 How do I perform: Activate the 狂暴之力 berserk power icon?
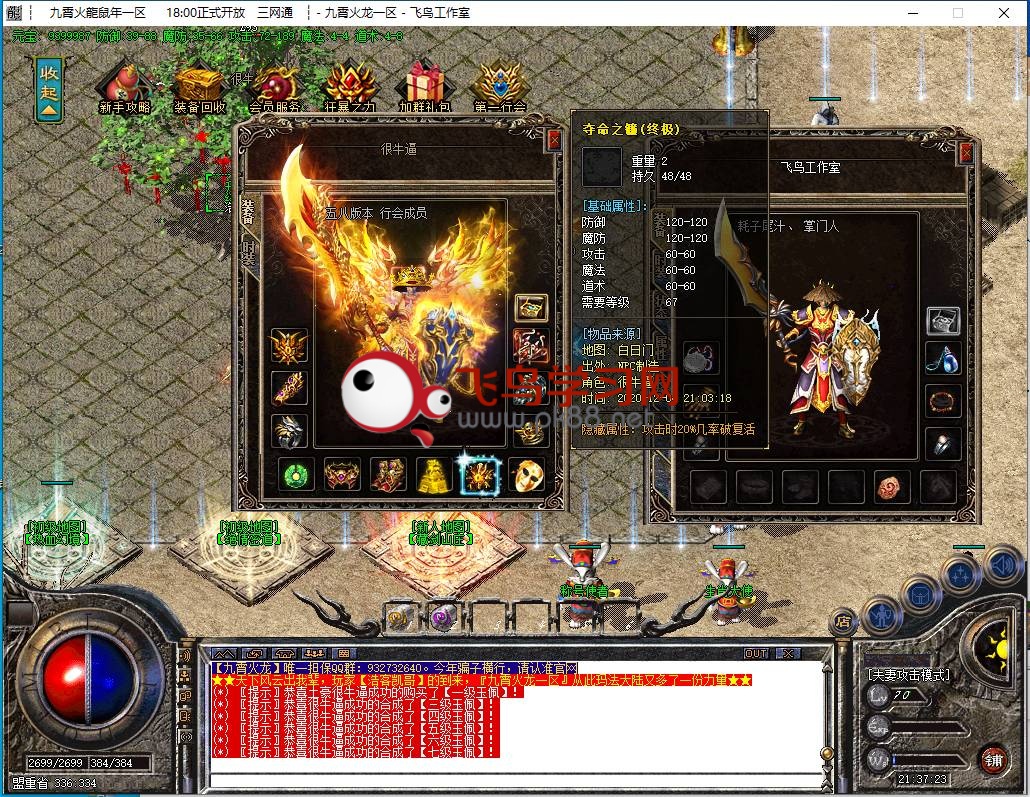coord(350,87)
